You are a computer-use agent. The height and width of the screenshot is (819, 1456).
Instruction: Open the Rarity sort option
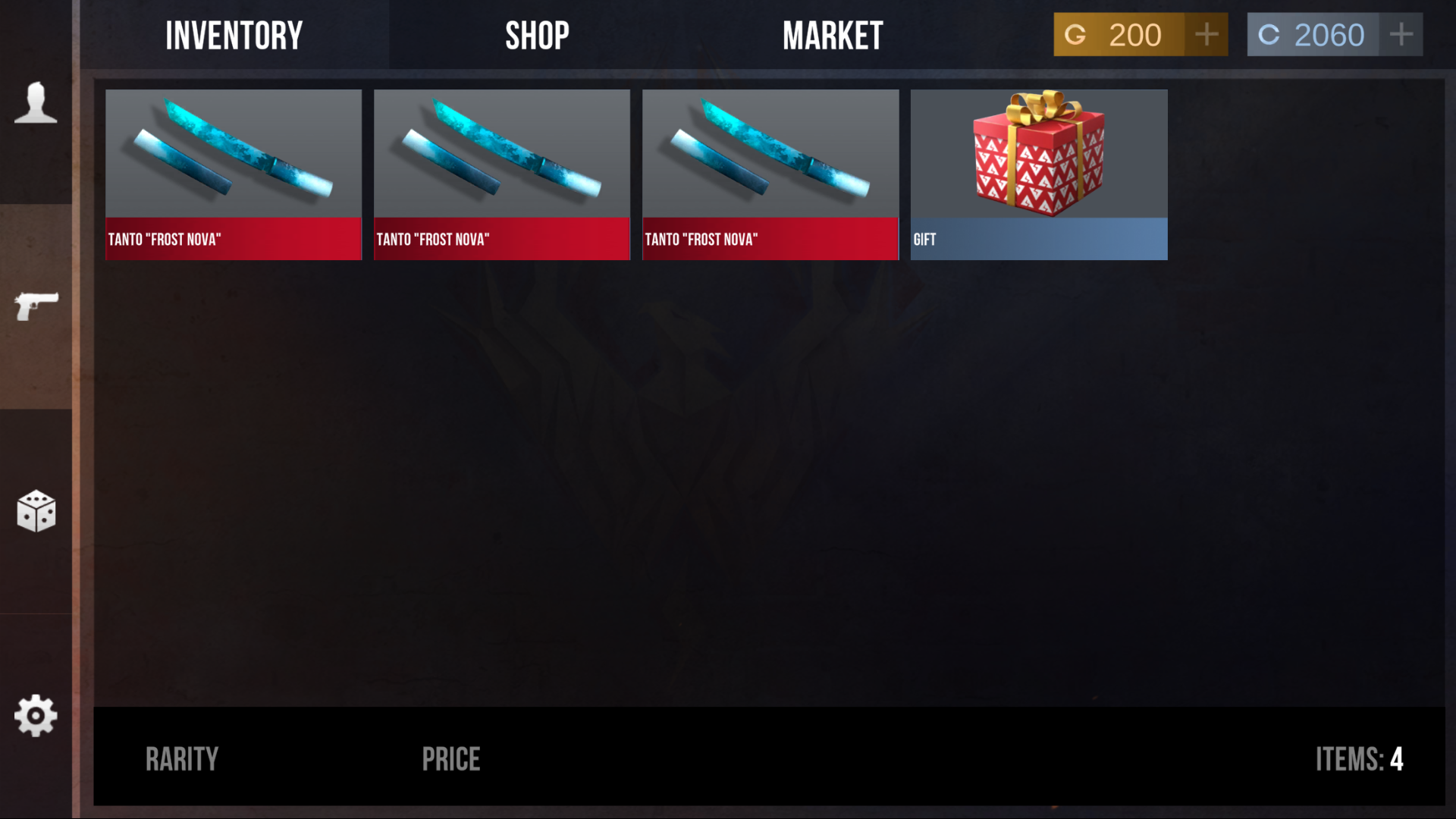point(182,758)
